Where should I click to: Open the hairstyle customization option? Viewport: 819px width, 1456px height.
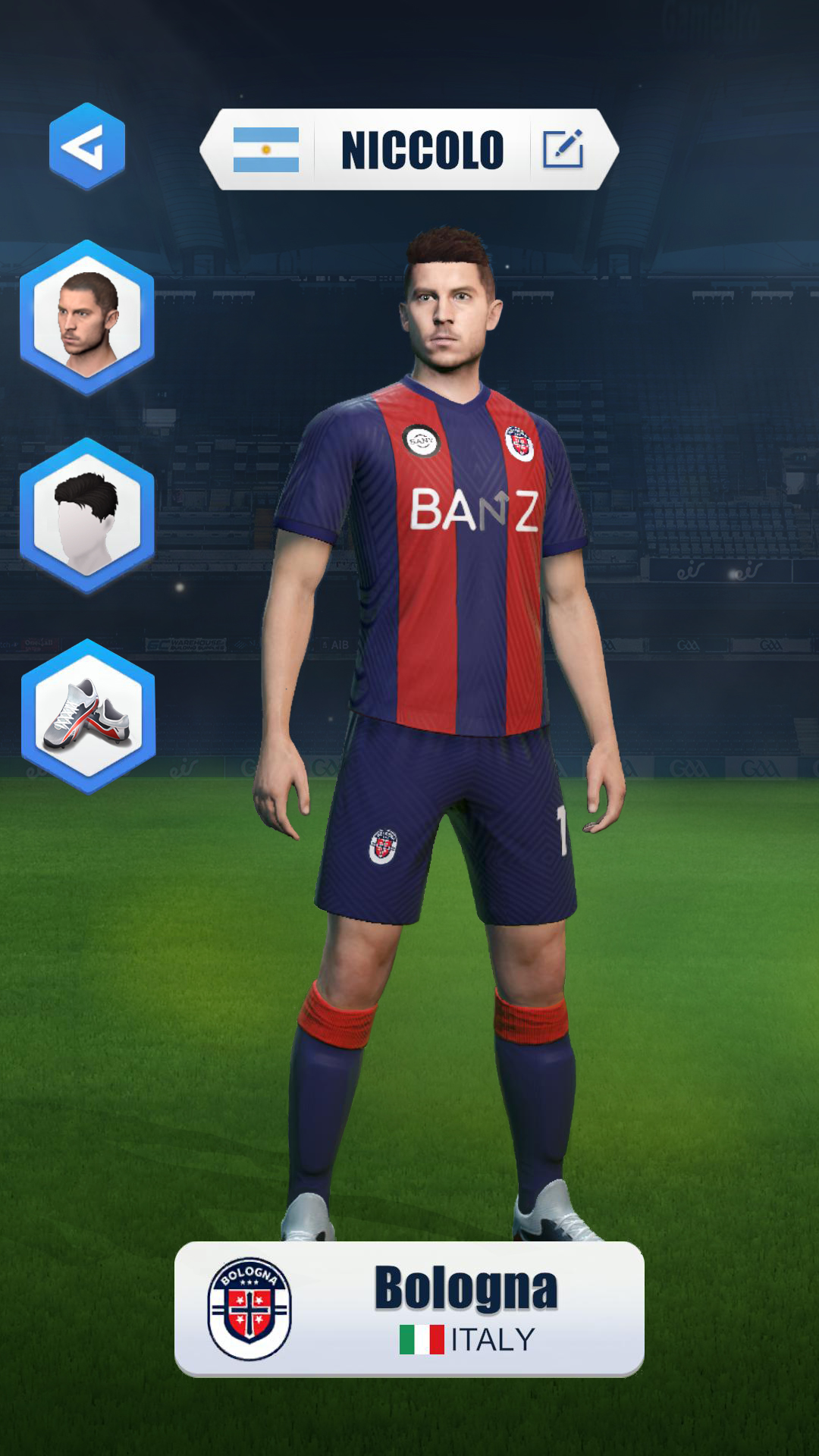pos(87,516)
